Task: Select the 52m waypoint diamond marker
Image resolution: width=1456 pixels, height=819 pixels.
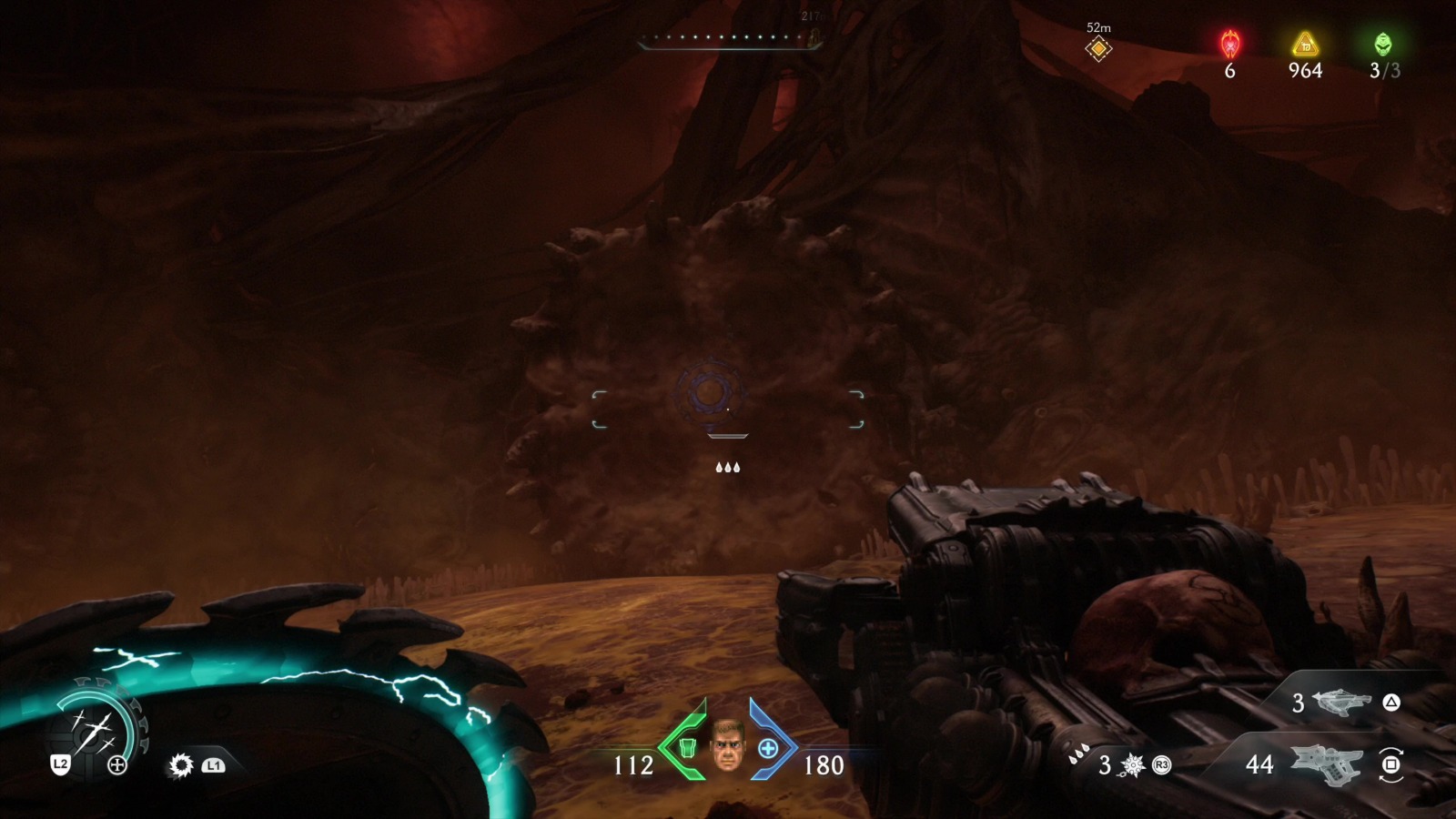Action: click(1097, 49)
